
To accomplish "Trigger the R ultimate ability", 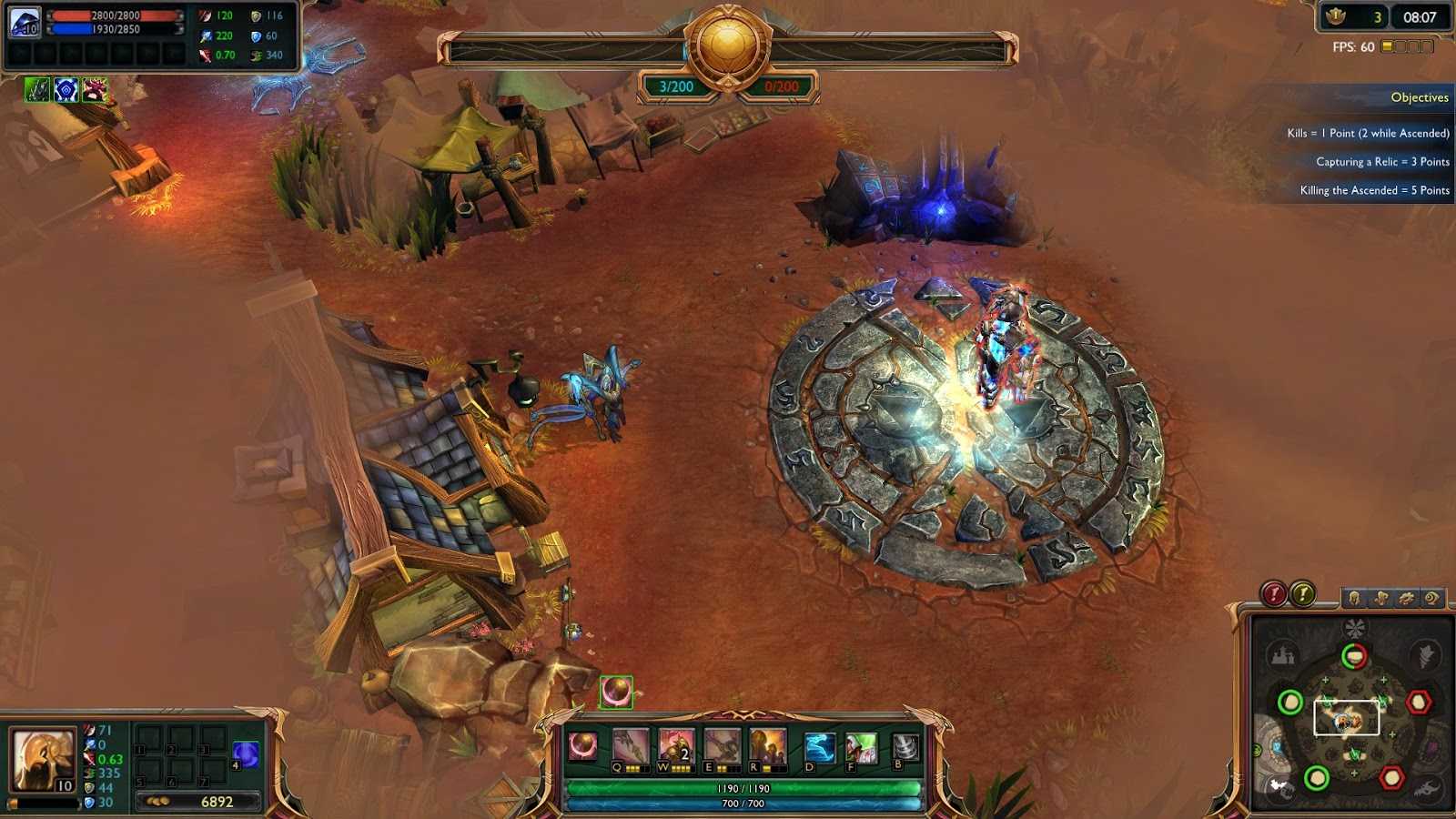I will [x=767, y=746].
